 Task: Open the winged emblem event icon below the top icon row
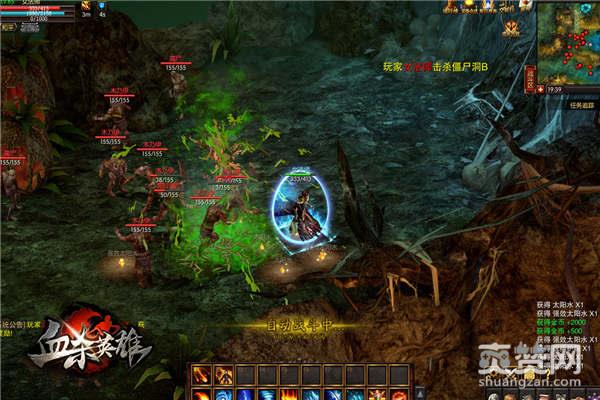pos(511,29)
